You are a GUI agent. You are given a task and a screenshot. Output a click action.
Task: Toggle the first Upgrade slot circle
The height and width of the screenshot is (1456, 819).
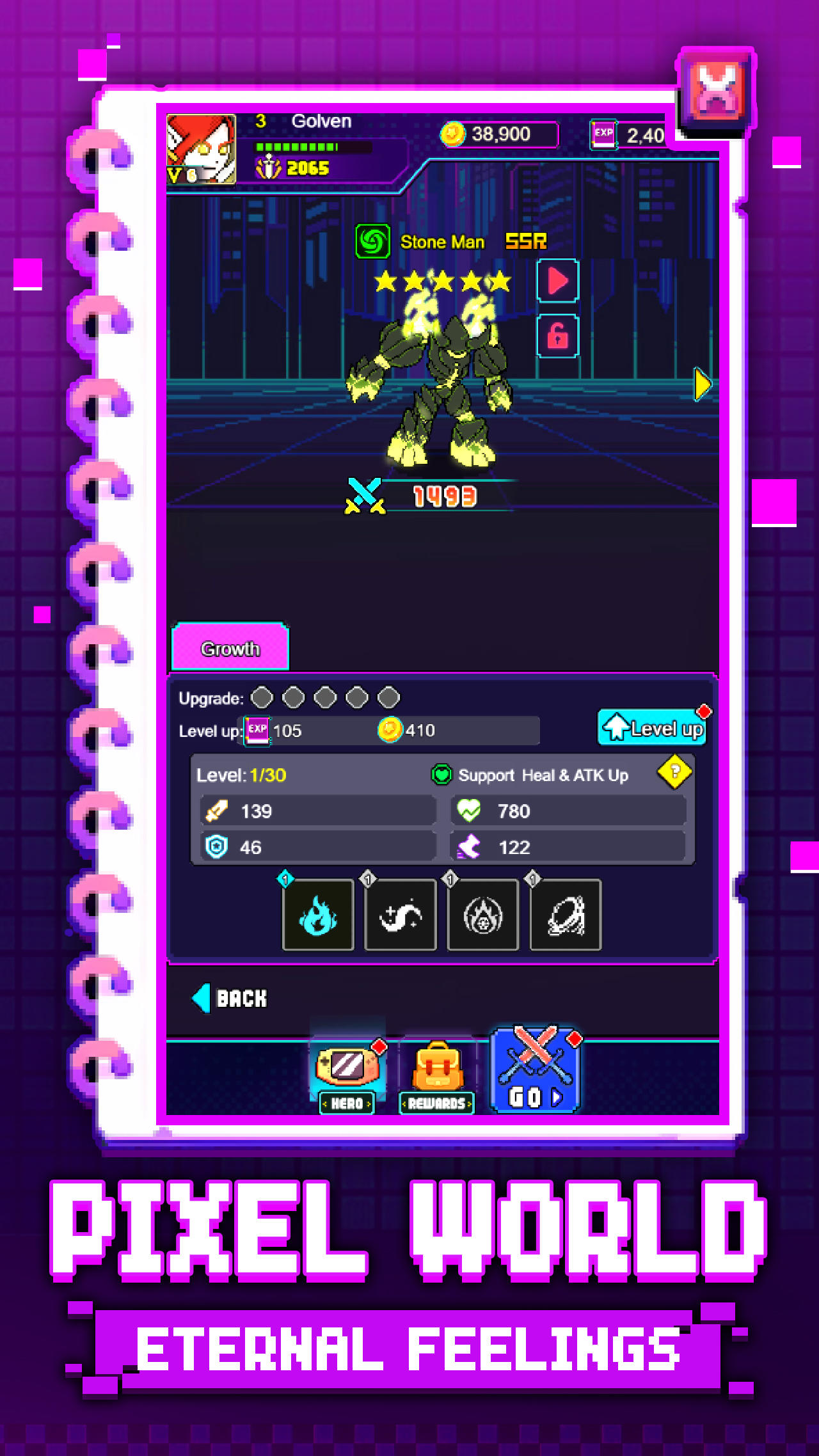click(262, 697)
